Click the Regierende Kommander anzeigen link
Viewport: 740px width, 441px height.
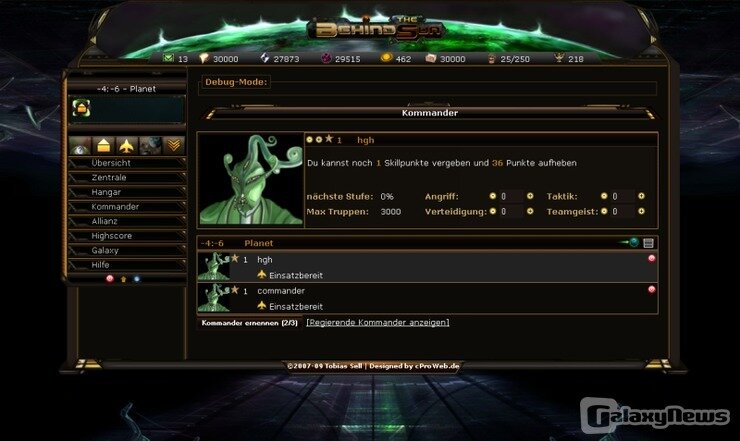click(x=378, y=323)
